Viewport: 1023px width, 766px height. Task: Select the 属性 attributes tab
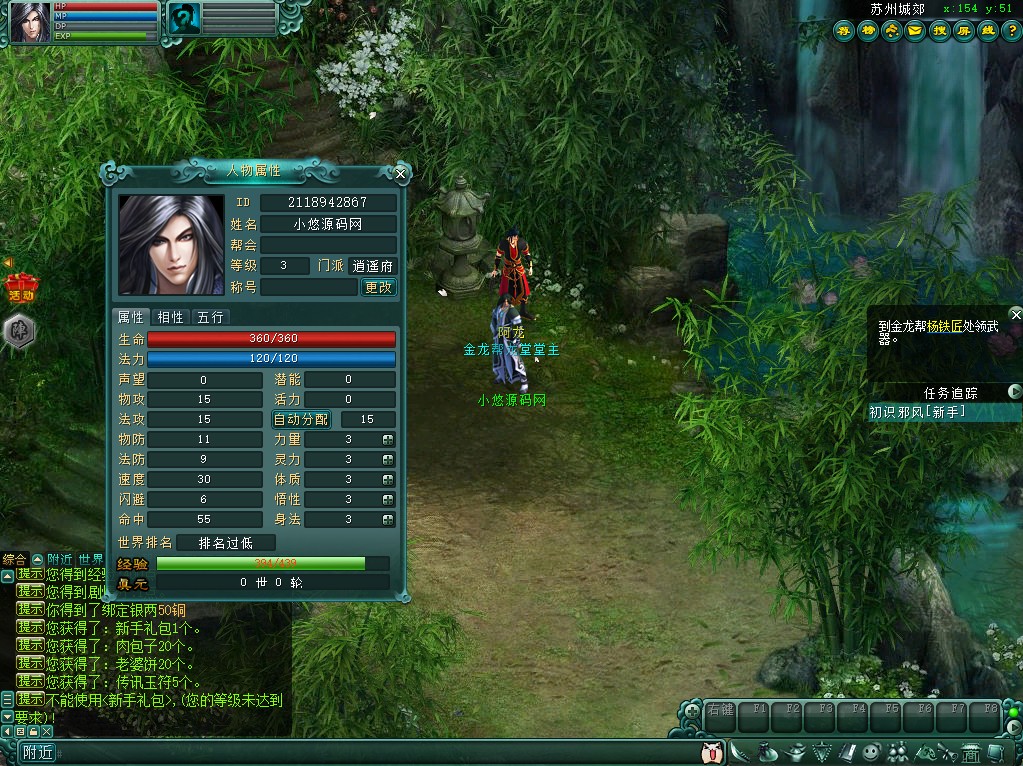click(131, 317)
